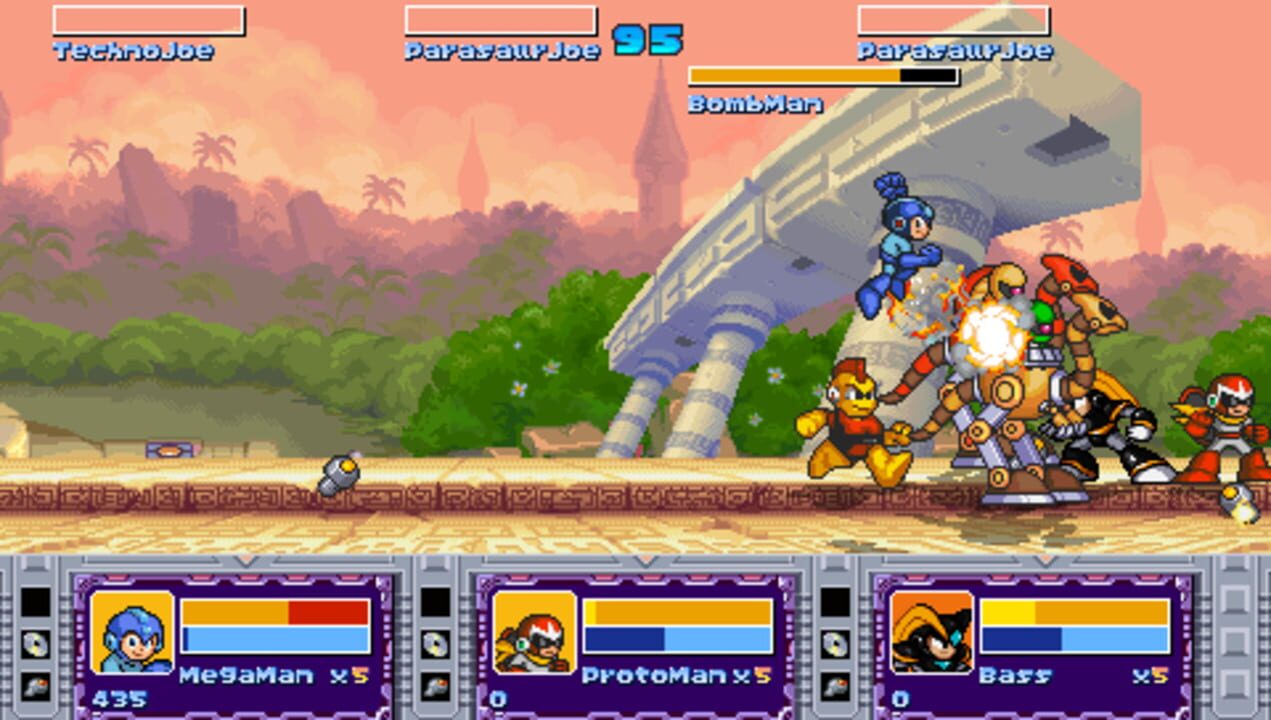Click the helmet icon beside MegaMan's panel
Screen dimensions: 1271x720
[x=36, y=686]
